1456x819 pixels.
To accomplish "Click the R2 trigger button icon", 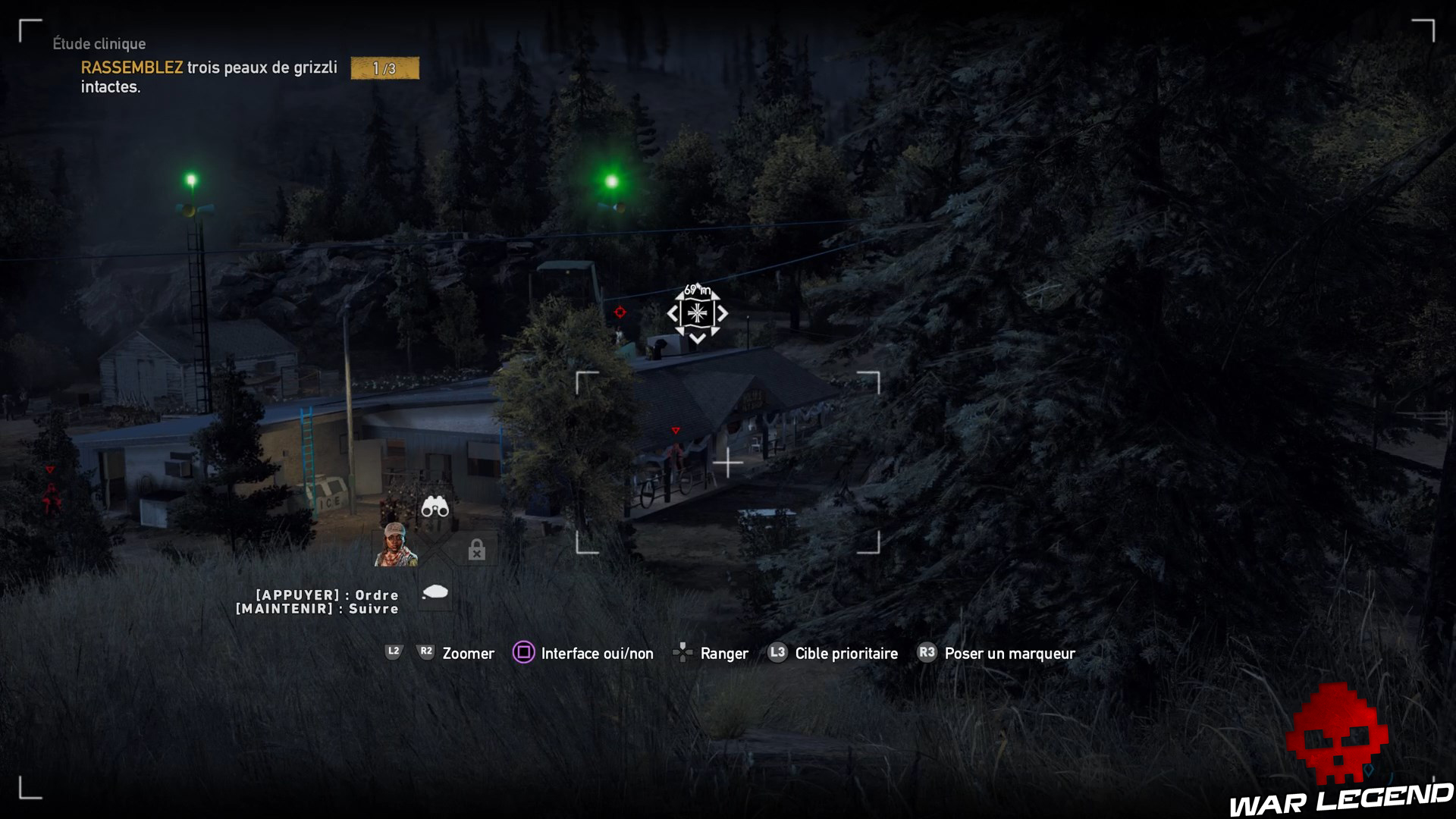I will click(x=425, y=651).
